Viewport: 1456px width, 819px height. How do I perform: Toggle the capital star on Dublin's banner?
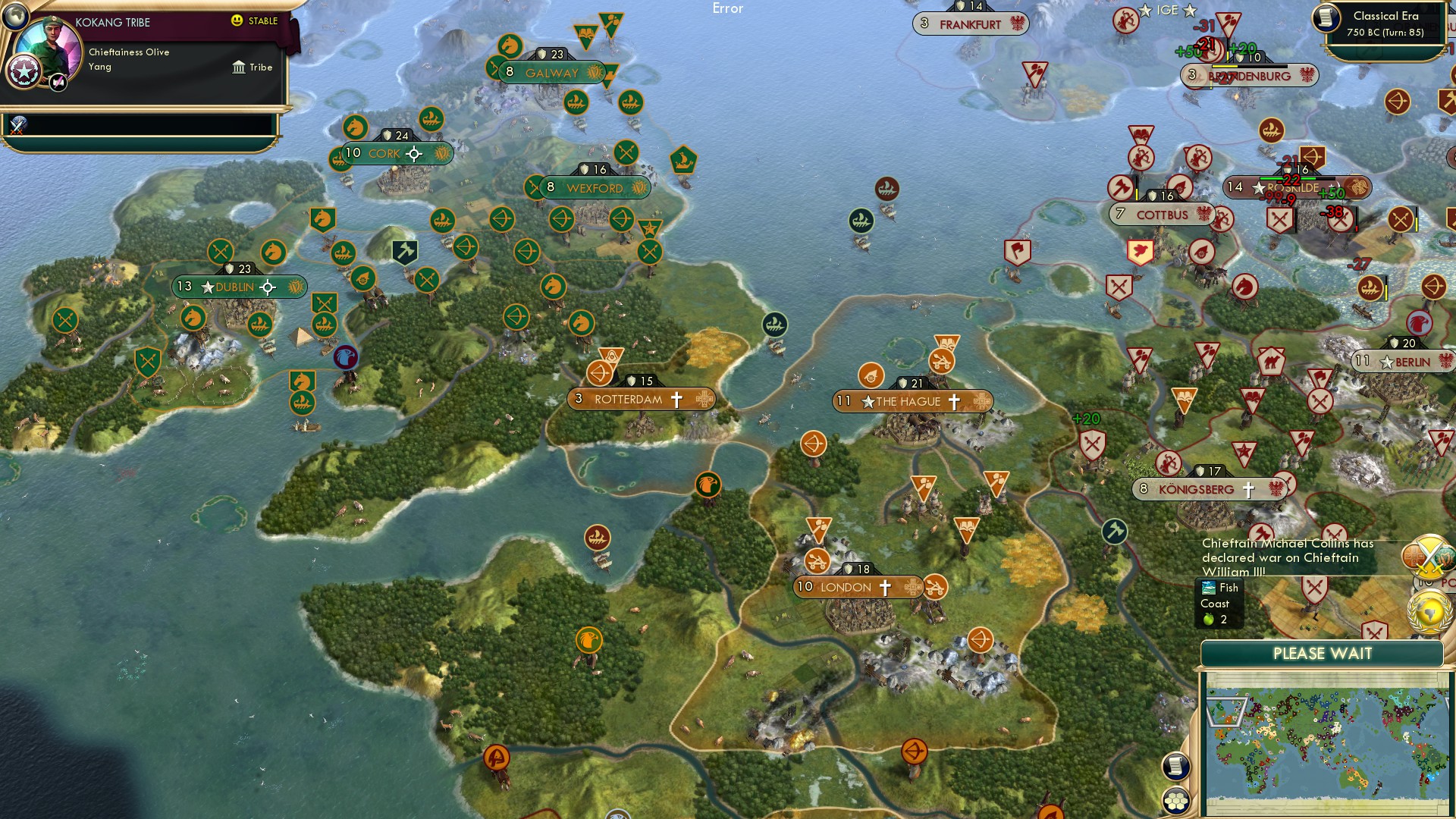[207, 287]
